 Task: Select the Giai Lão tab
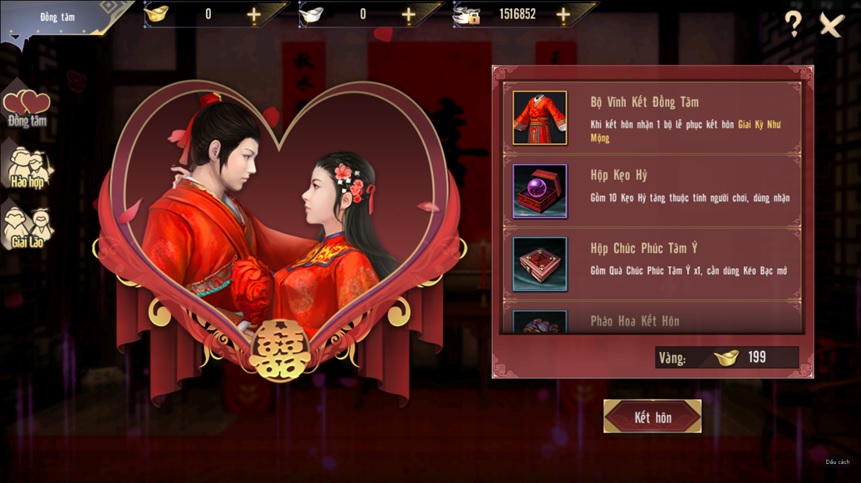click(27, 228)
